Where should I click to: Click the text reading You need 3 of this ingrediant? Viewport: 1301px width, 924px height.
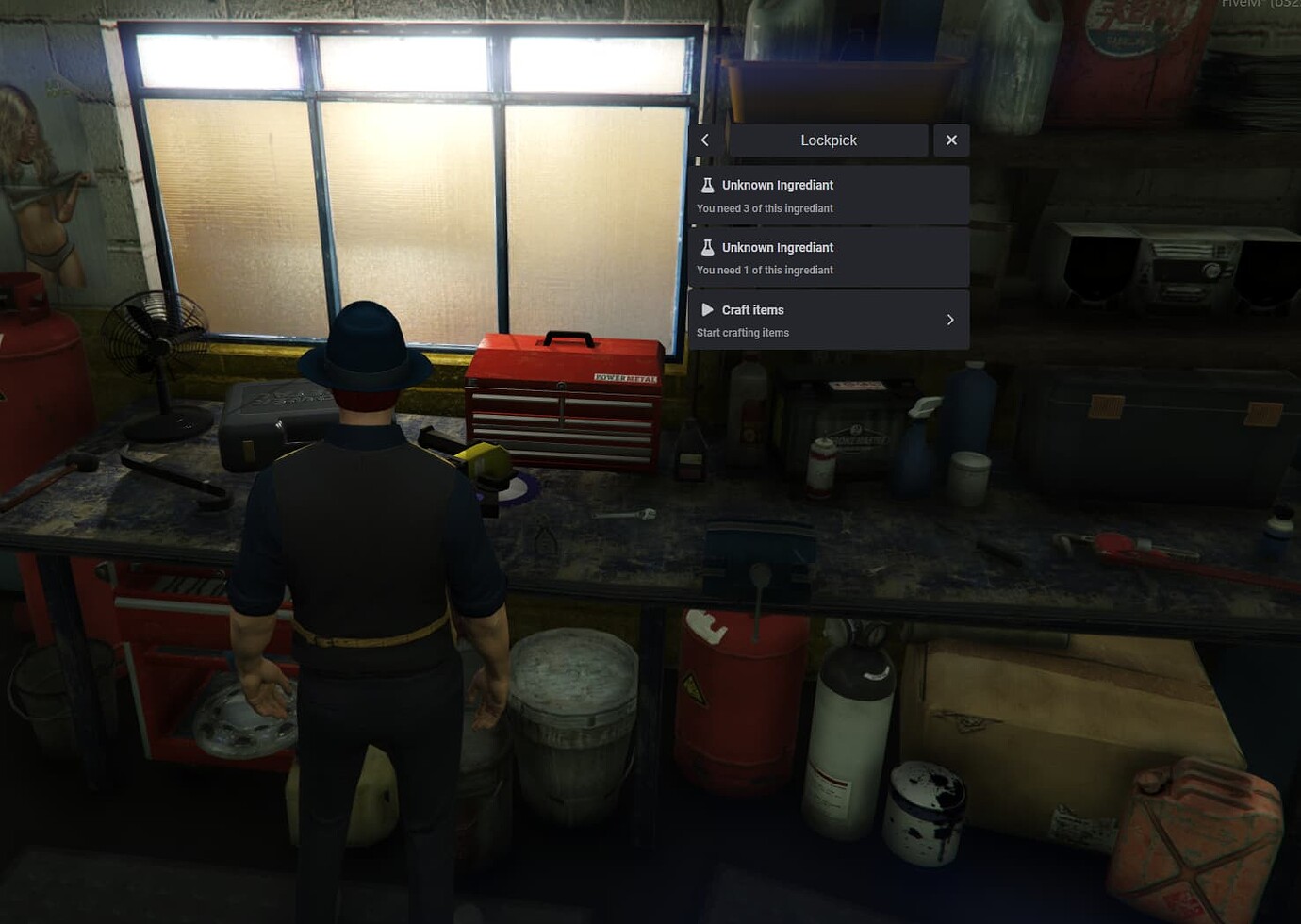(x=764, y=208)
